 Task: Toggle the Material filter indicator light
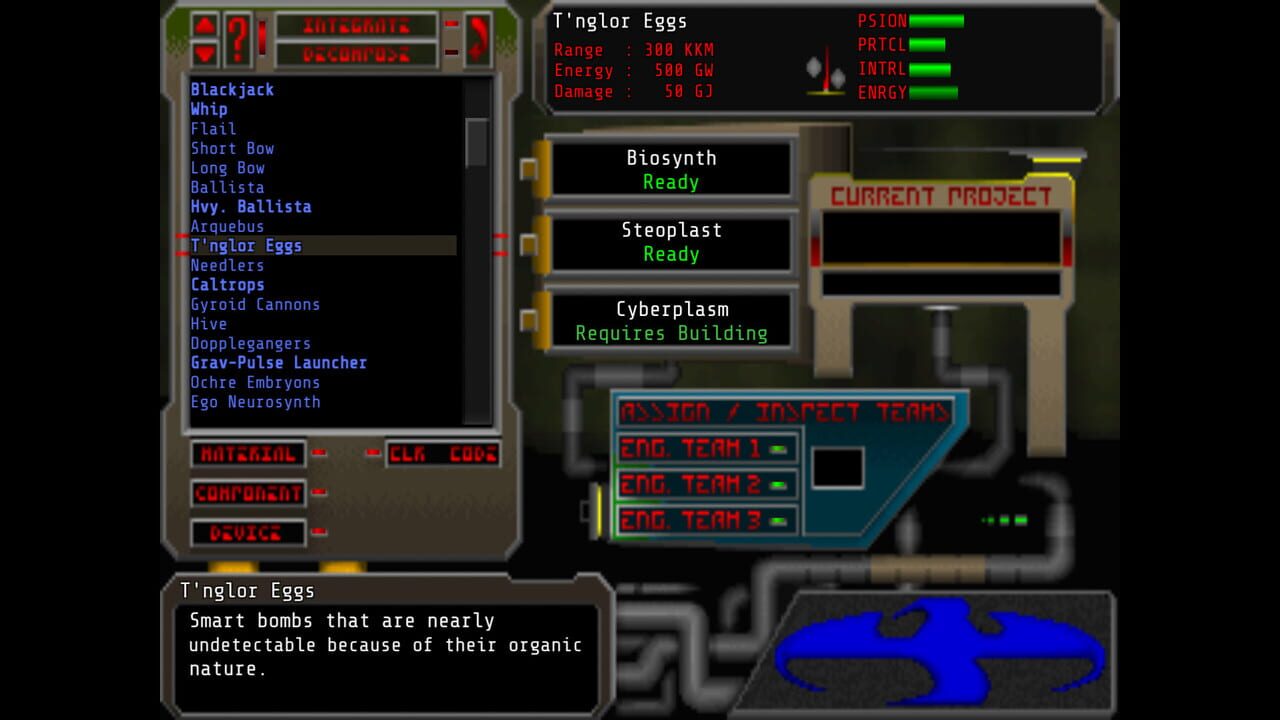[x=318, y=453]
